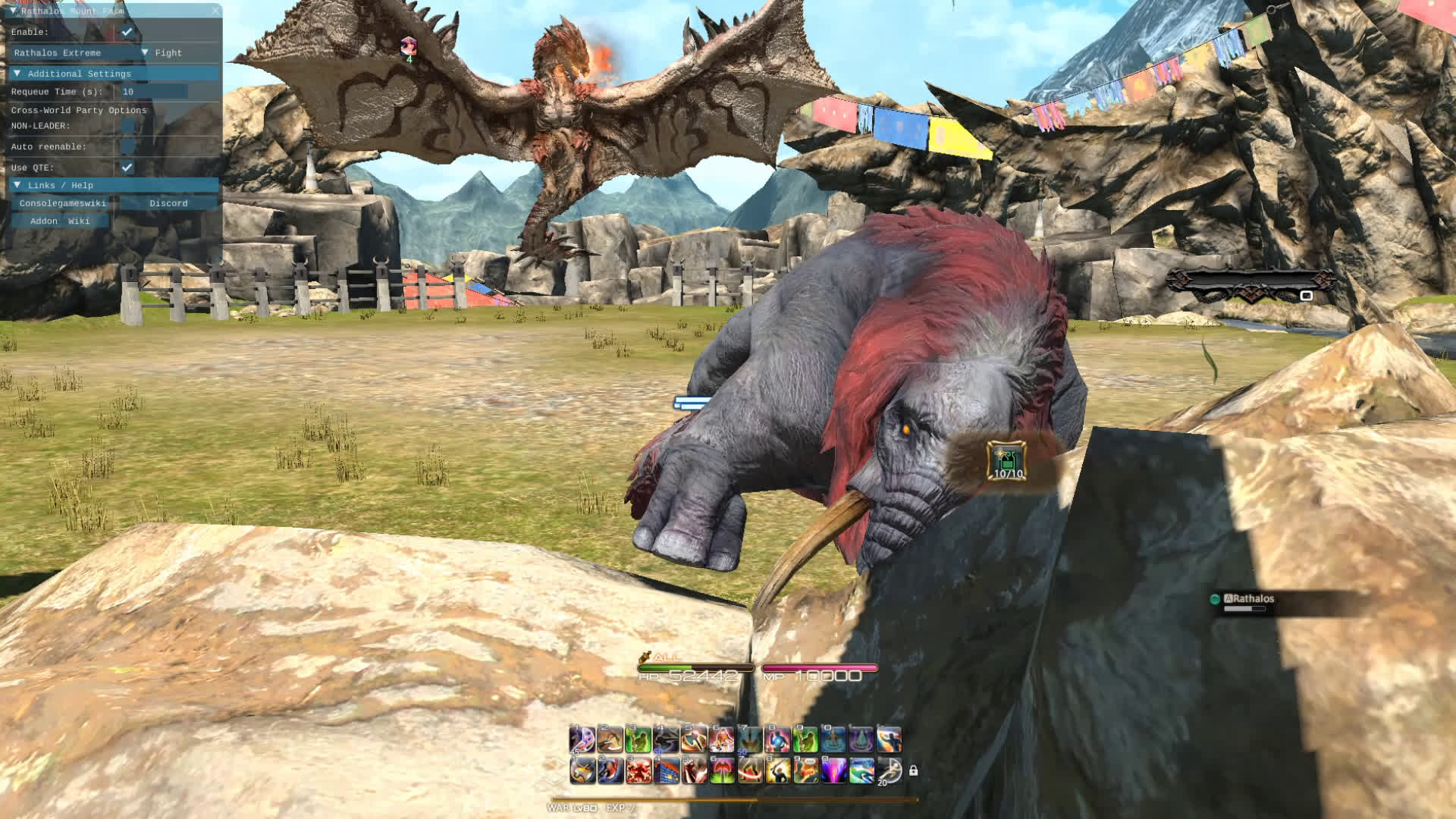This screenshot has height=819, width=1456.
Task: Use the duty action item showing 10/10
Action: (x=1007, y=461)
